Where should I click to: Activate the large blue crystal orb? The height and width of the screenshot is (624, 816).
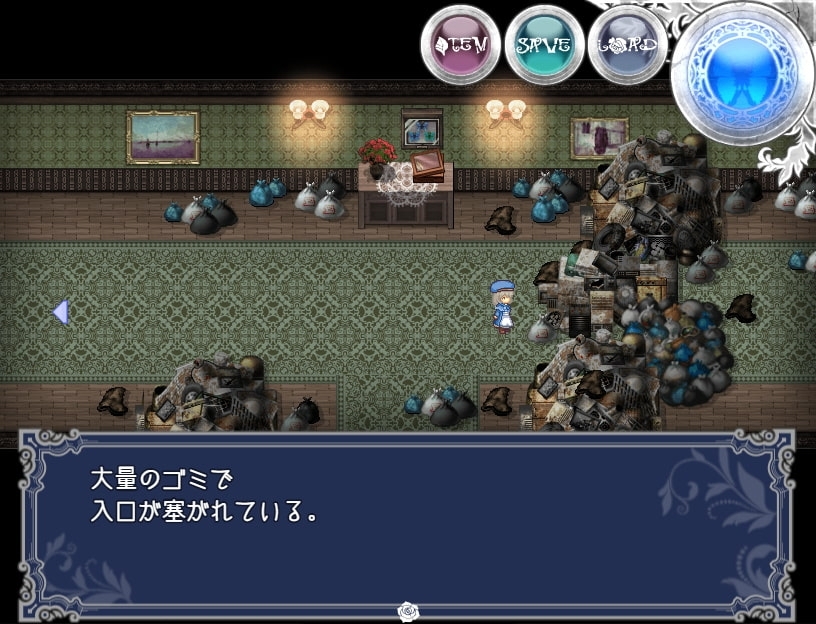click(x=741, y=73)
